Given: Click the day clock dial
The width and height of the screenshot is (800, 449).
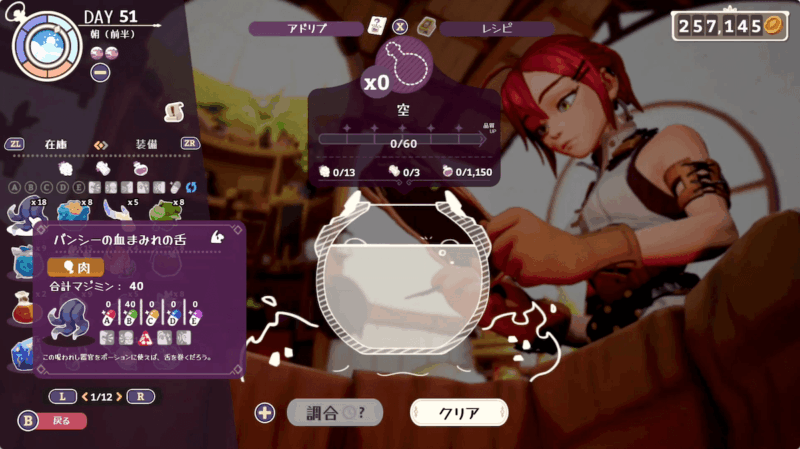Looking at the screenshot, I should point(45,45).
